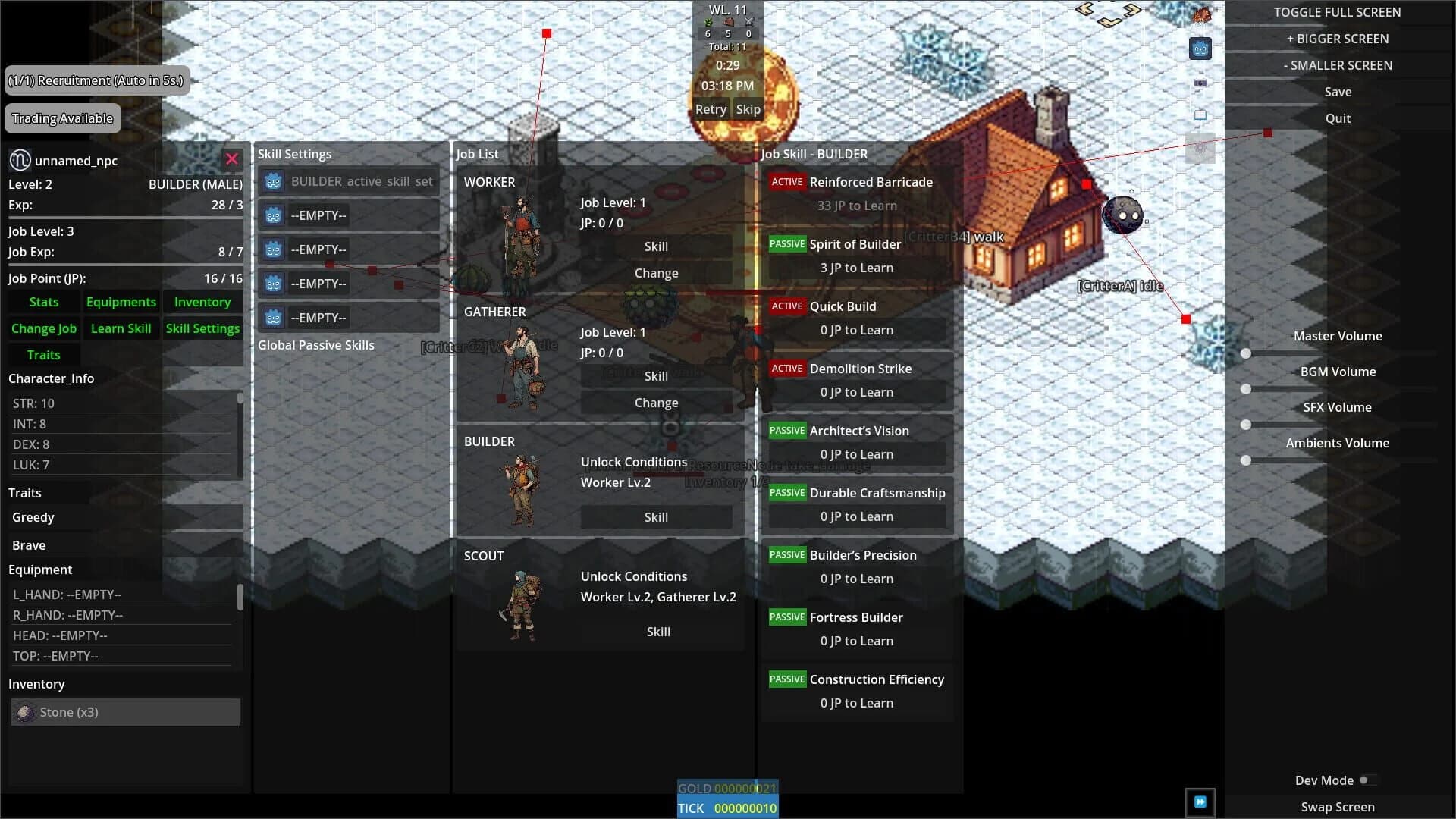Switch to the Stats tab

click(43, 302)
